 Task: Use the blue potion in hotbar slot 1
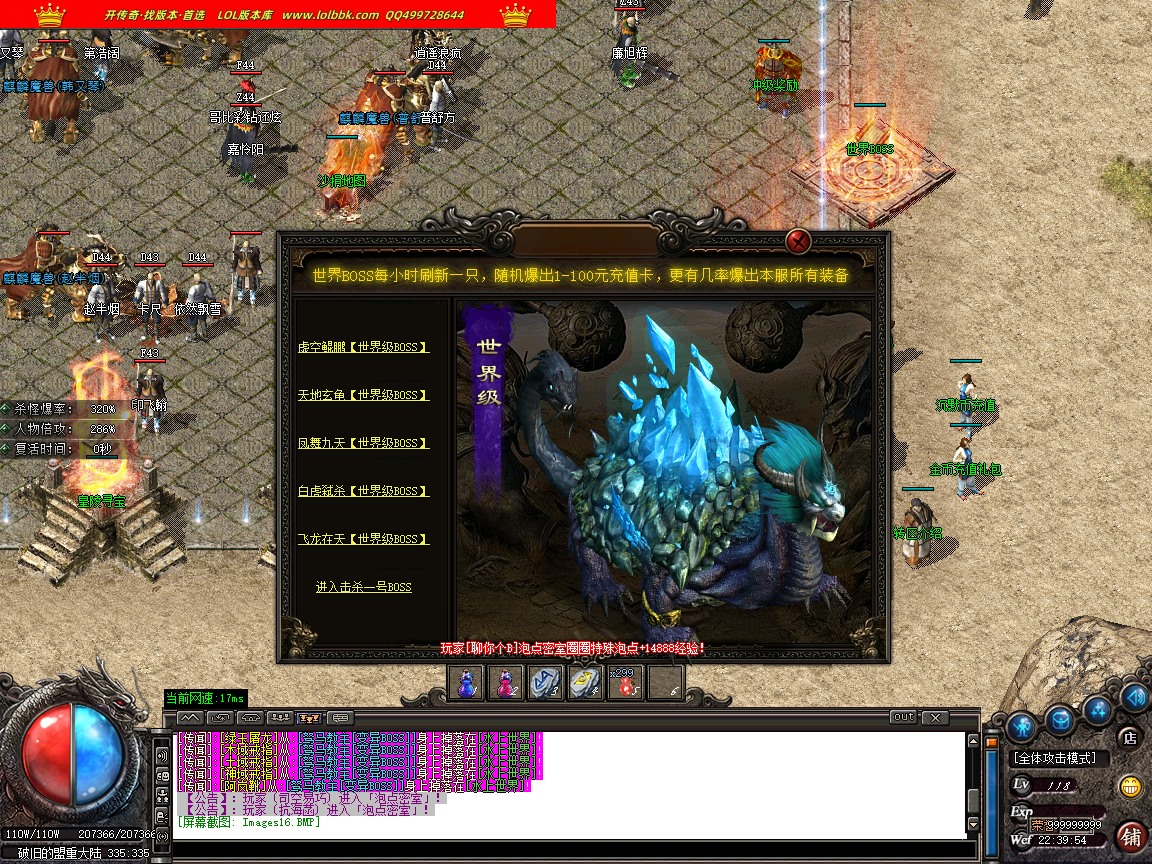(x=466, y=682)
